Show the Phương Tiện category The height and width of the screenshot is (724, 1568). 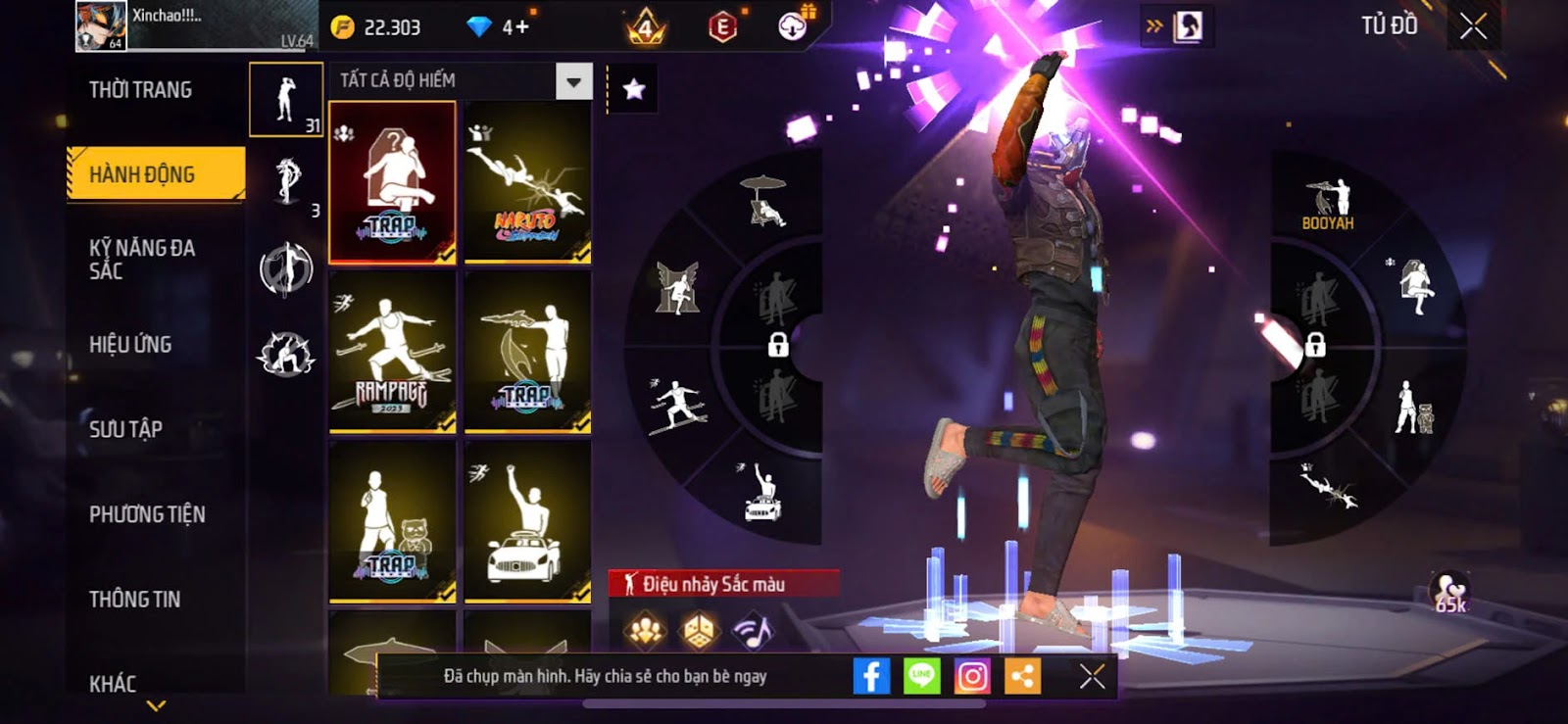point(147,514)
